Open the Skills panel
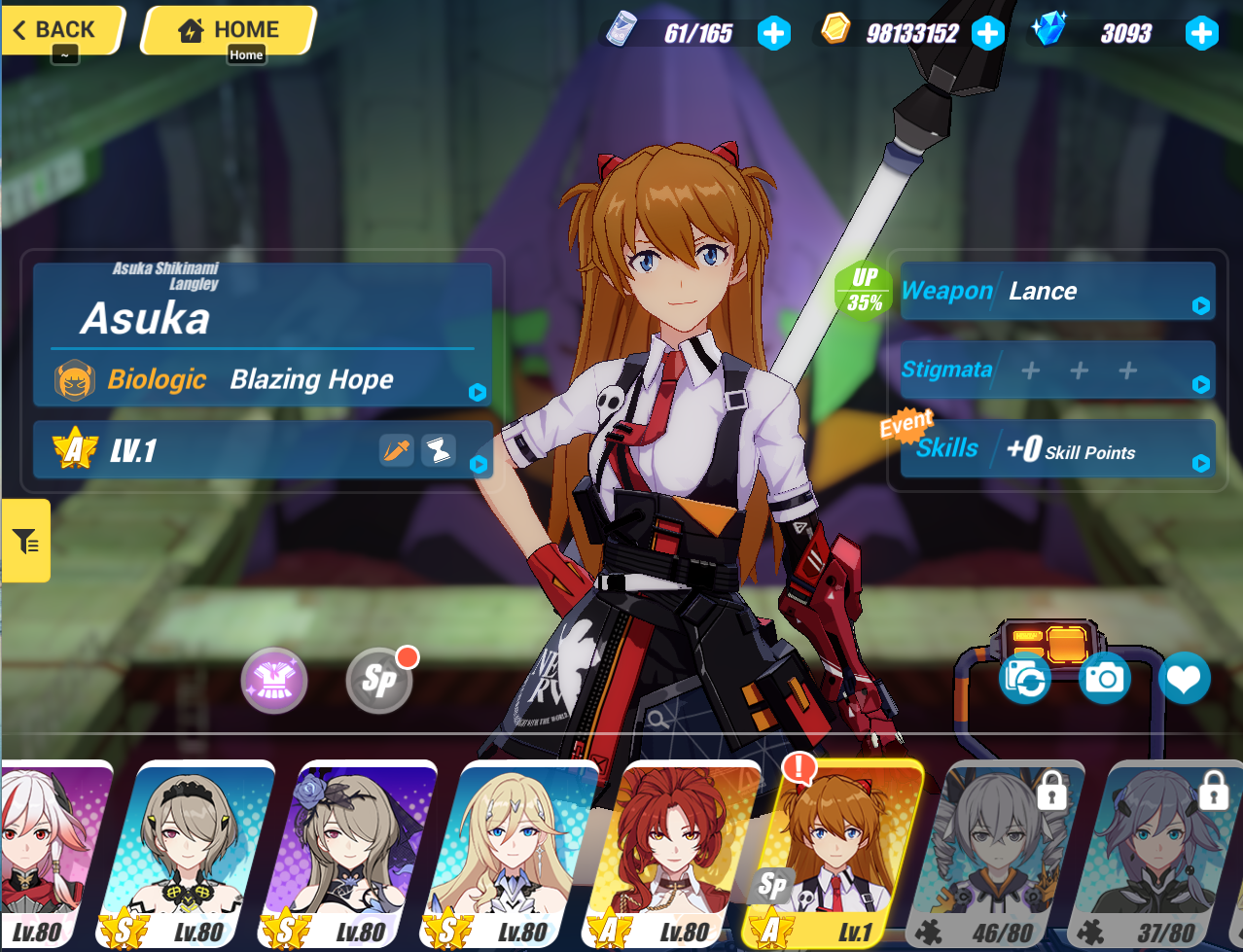 click(x=1057, y=449)
